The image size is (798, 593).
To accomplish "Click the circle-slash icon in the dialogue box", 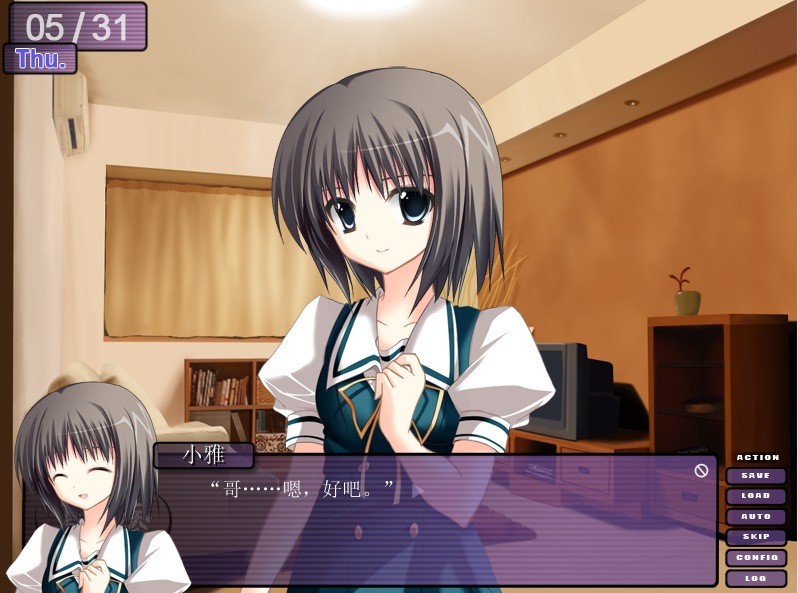I will pyautogui.click(x=701, y=470).
